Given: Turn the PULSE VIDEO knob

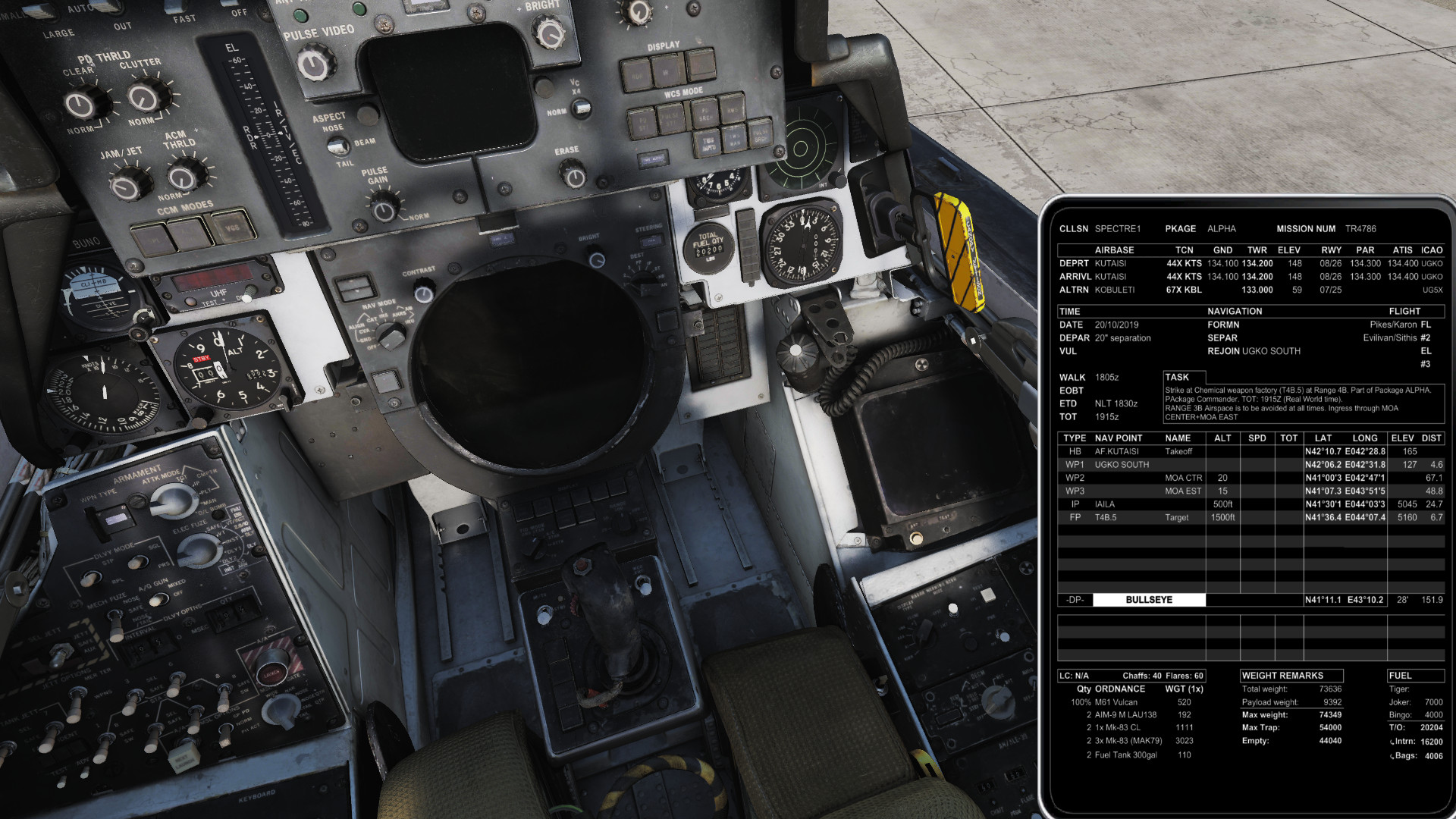Looking at the screenshot, I should (x=314, y=64).
